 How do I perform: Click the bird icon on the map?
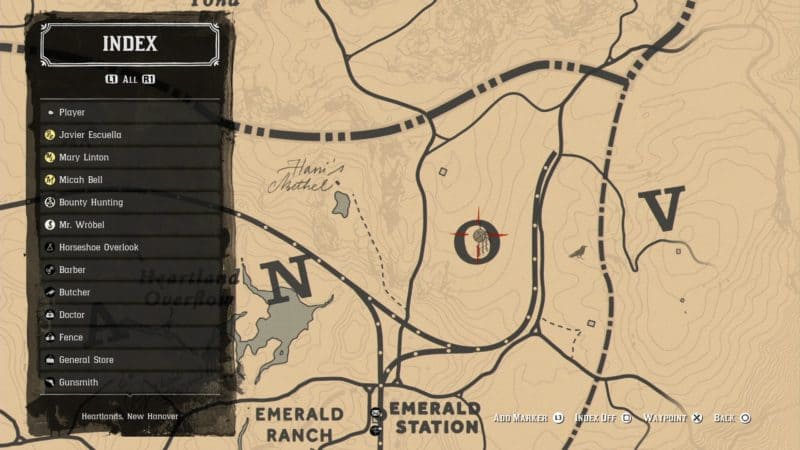577,250
